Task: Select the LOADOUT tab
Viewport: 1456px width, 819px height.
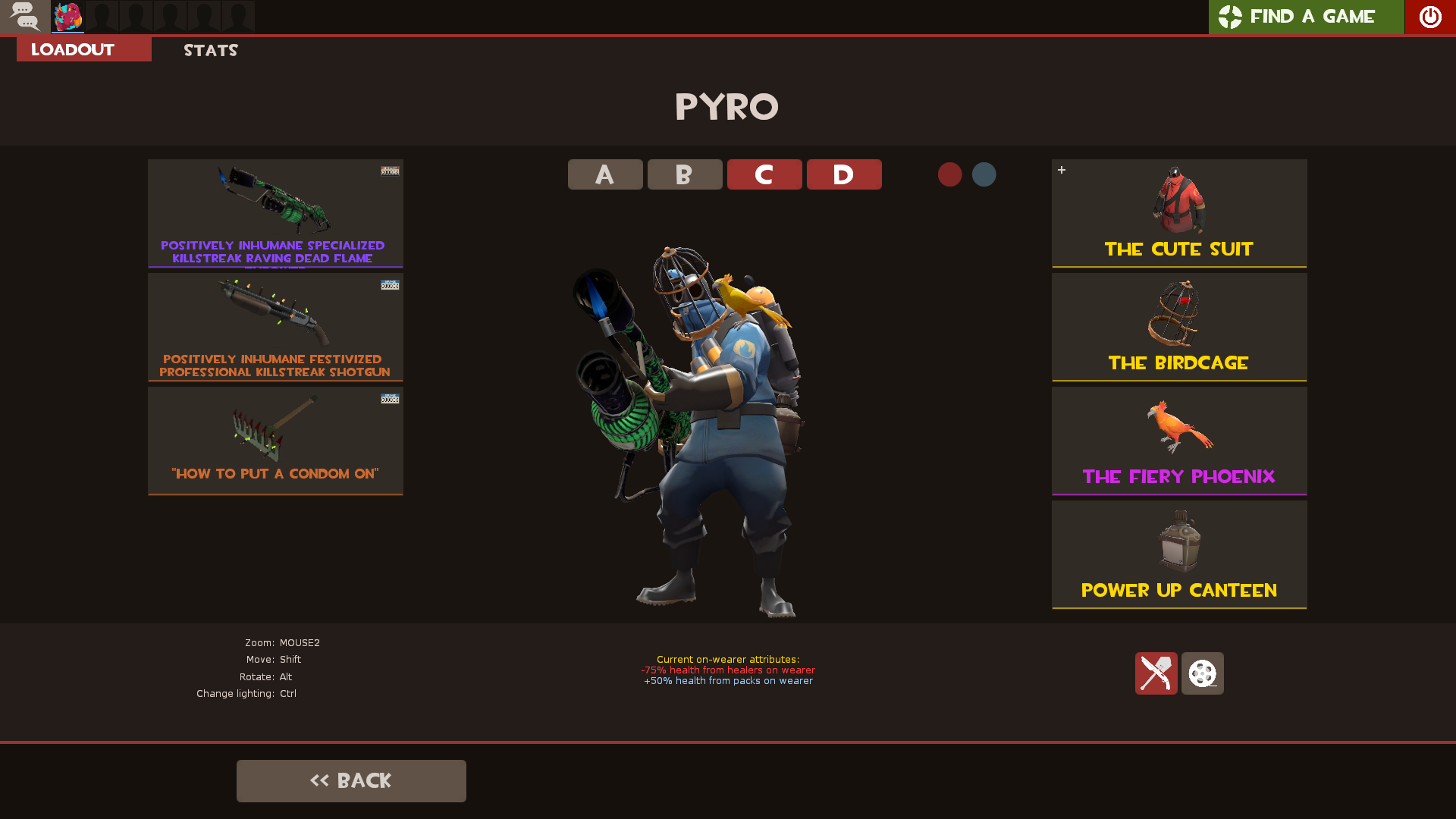Action: [x=72, y=49]
